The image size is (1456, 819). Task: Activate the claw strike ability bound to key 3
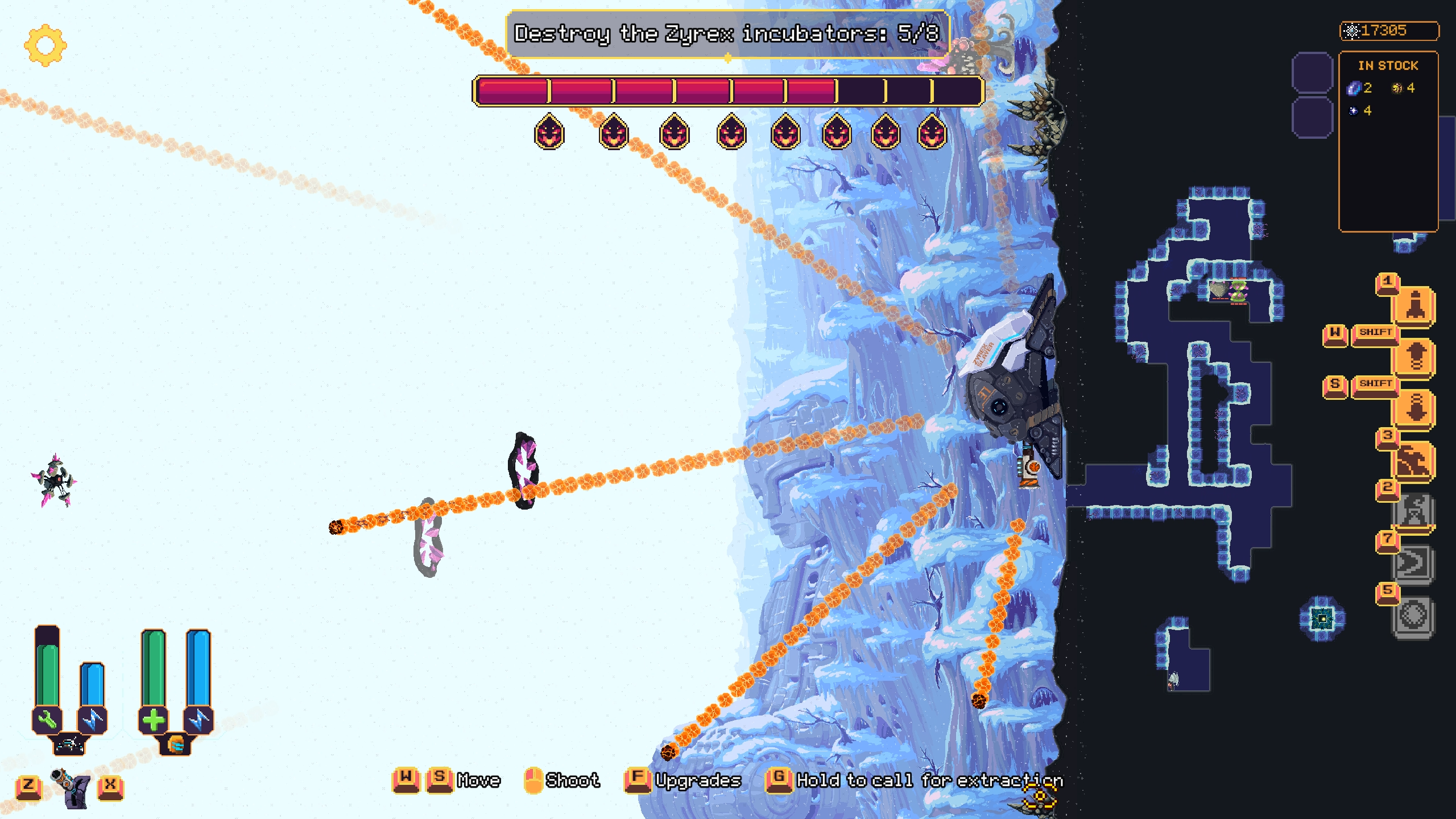(x=1414, y=459)
